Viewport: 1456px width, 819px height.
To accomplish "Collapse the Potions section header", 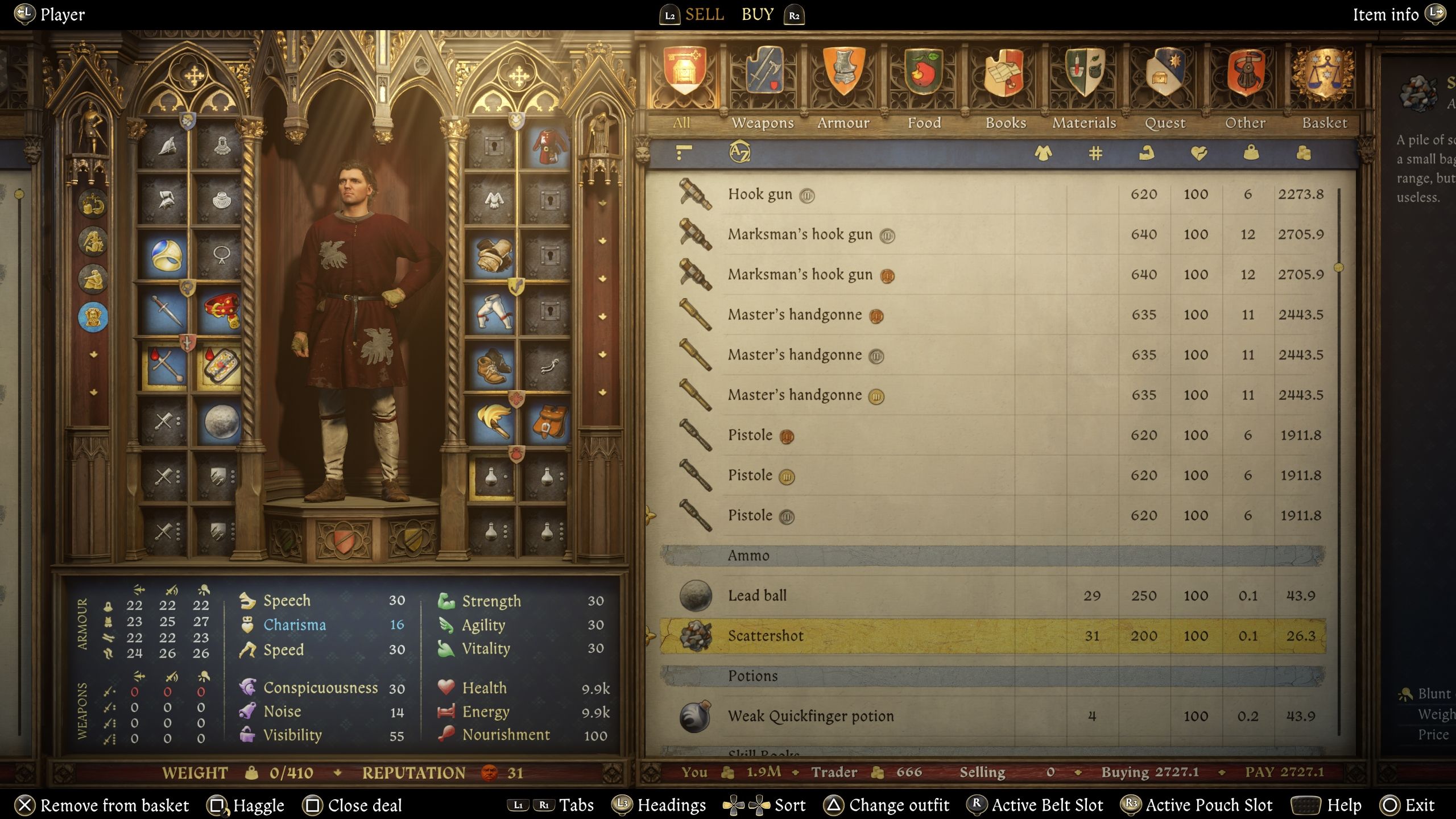I will click(754, 676).
